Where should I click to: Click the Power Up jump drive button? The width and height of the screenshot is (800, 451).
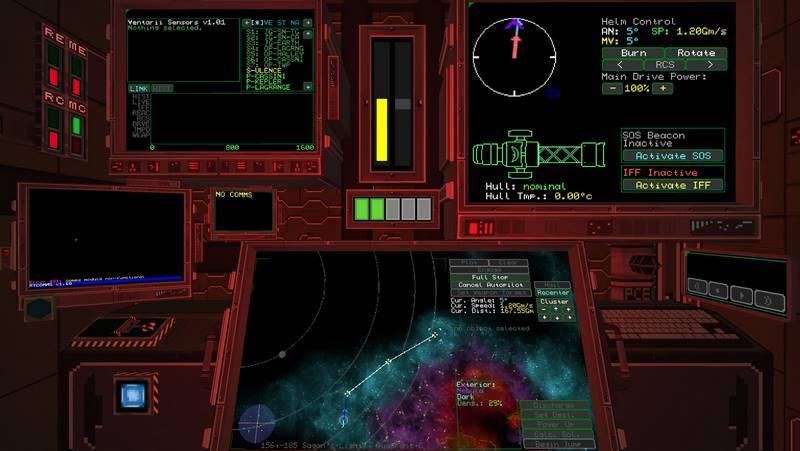click(x=557, y=424)
